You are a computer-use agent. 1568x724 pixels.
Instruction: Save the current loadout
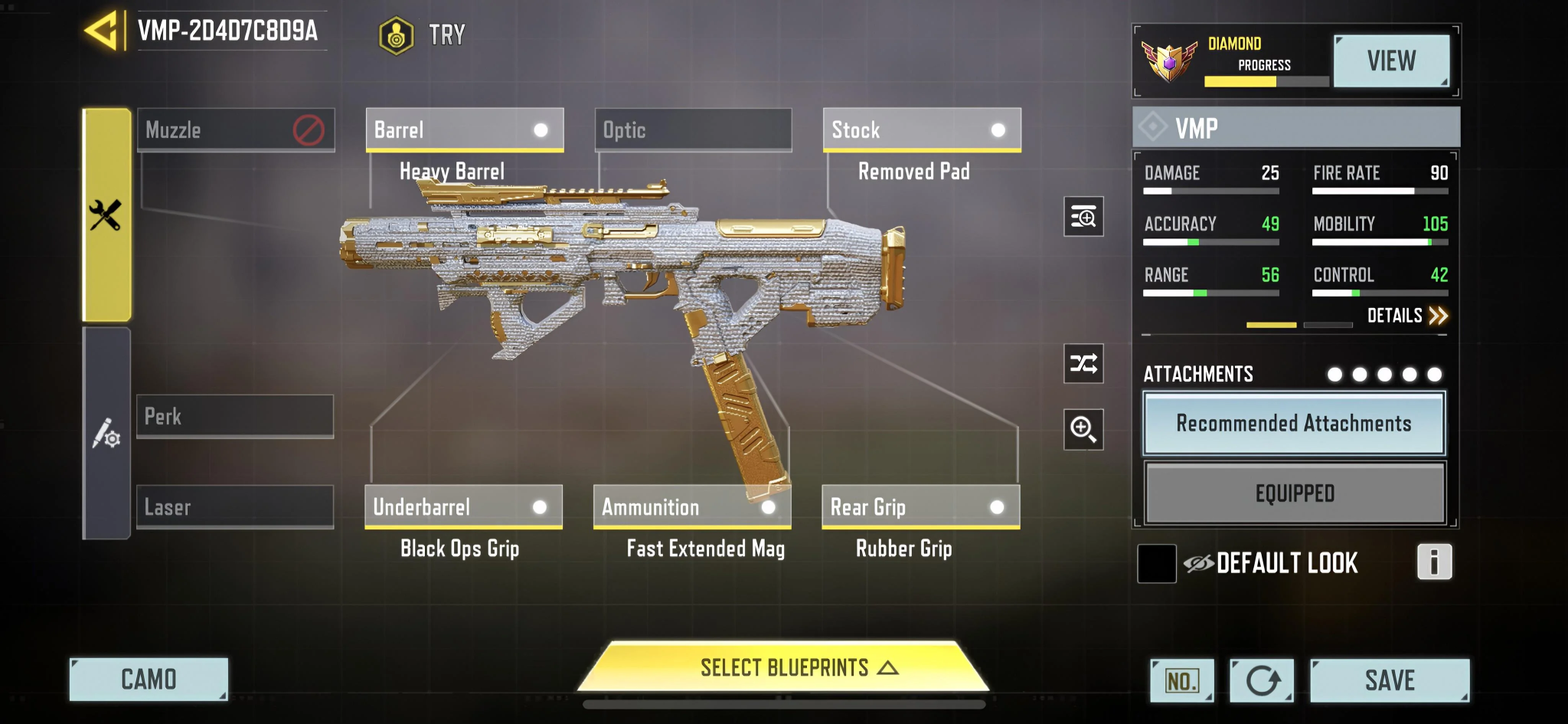pyautogui.click(x=1389, y=680)
